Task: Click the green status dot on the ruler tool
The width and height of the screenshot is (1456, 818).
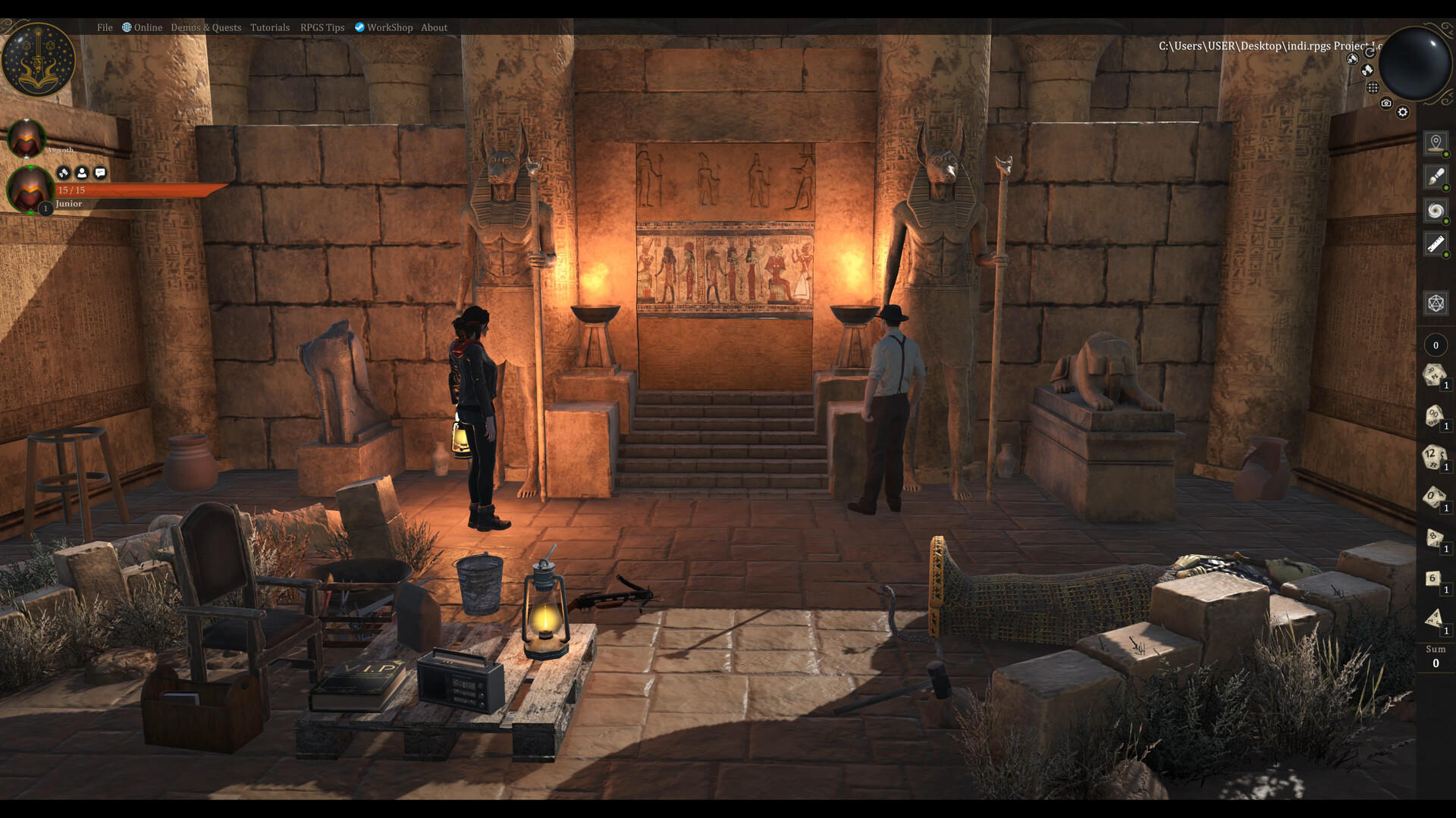Action: click(x=1445, y=255)
